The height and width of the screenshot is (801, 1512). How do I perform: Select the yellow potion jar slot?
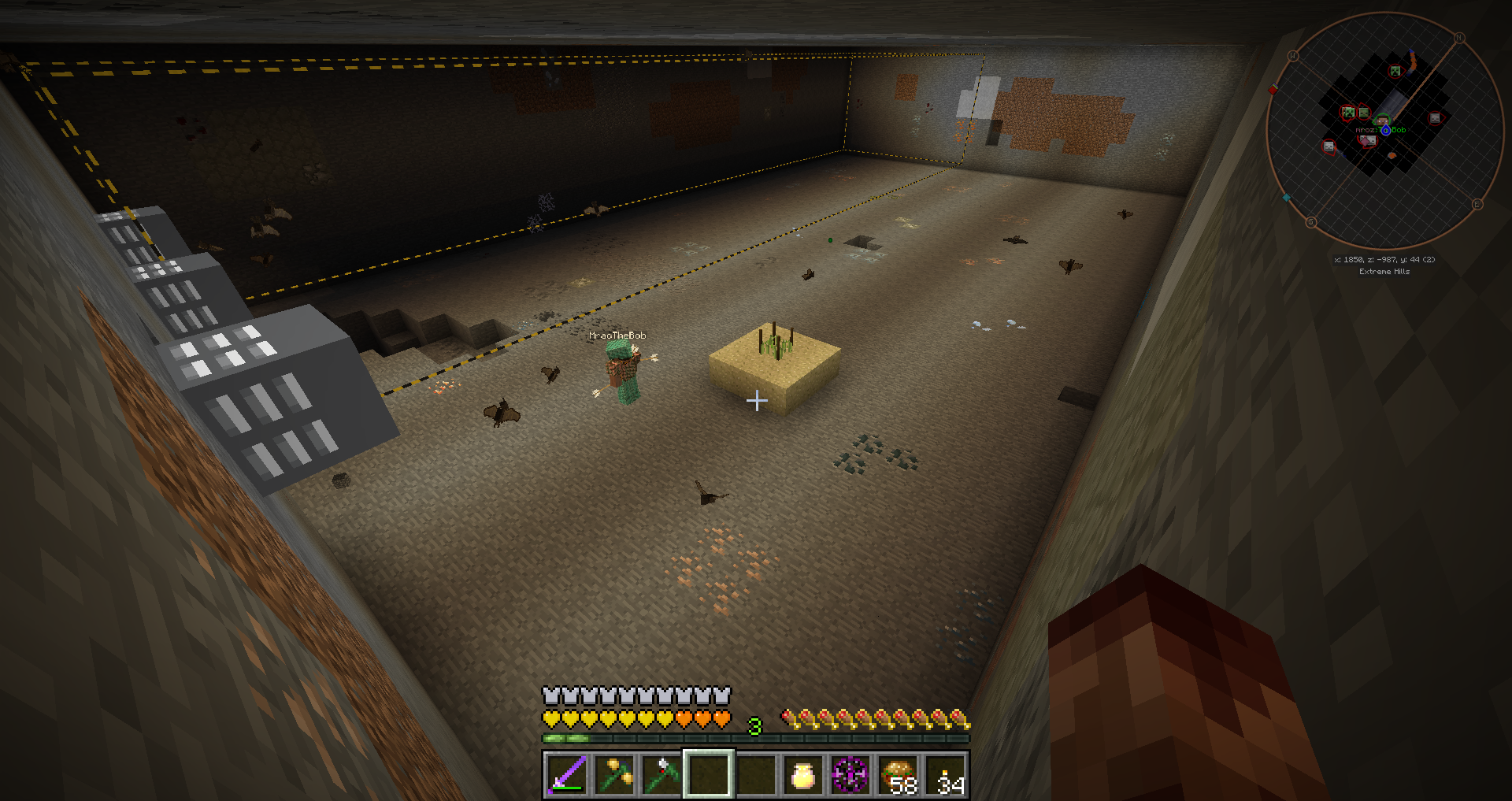802,775
